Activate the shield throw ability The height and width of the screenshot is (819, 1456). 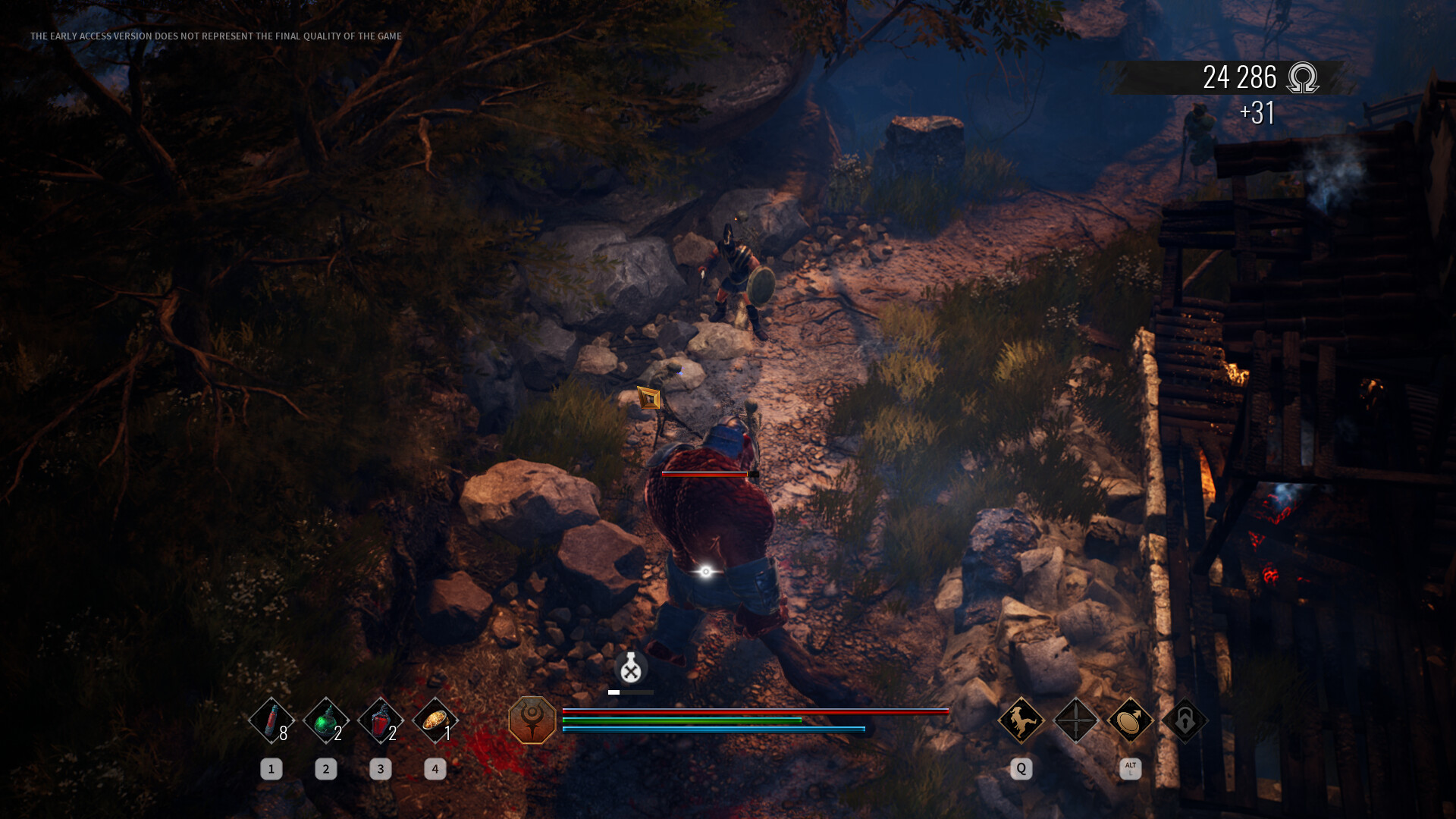click(1130, 720)
